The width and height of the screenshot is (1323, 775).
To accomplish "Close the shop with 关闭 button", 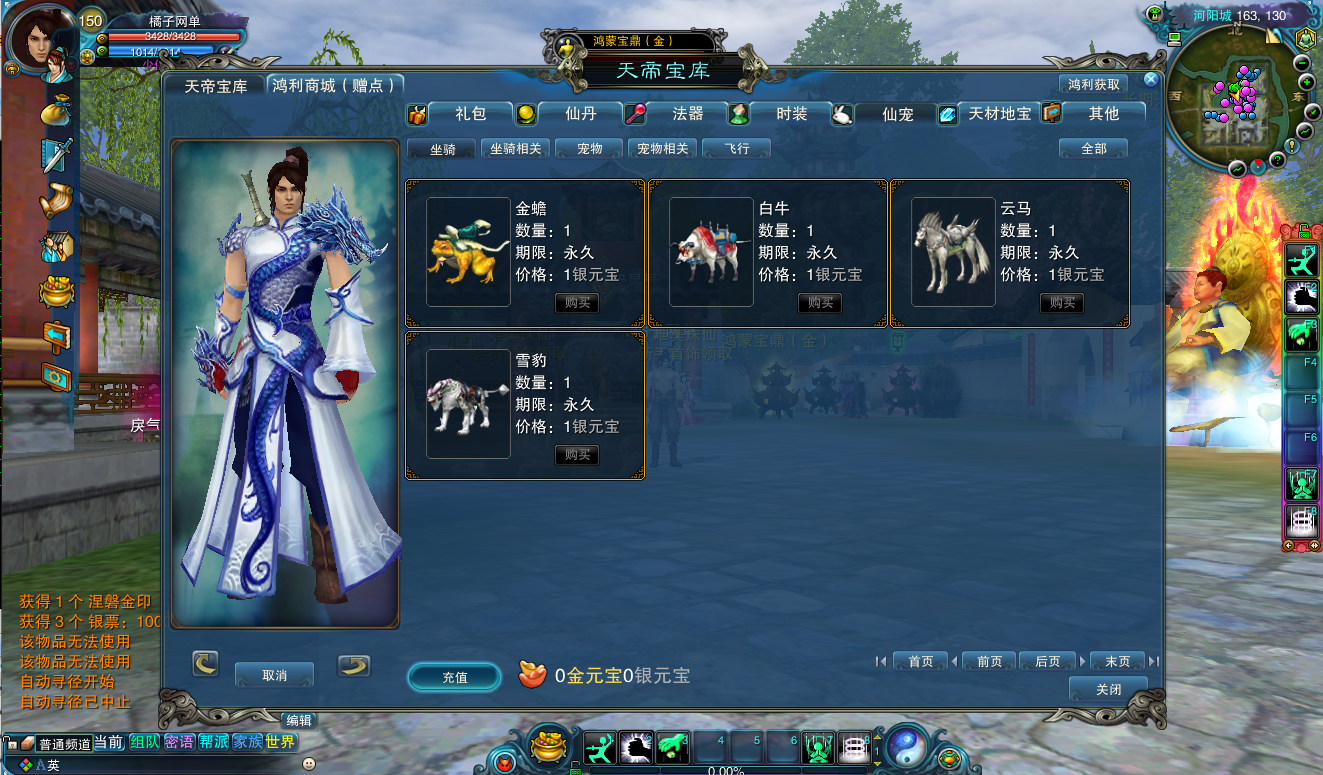I will click(1108, 689).
